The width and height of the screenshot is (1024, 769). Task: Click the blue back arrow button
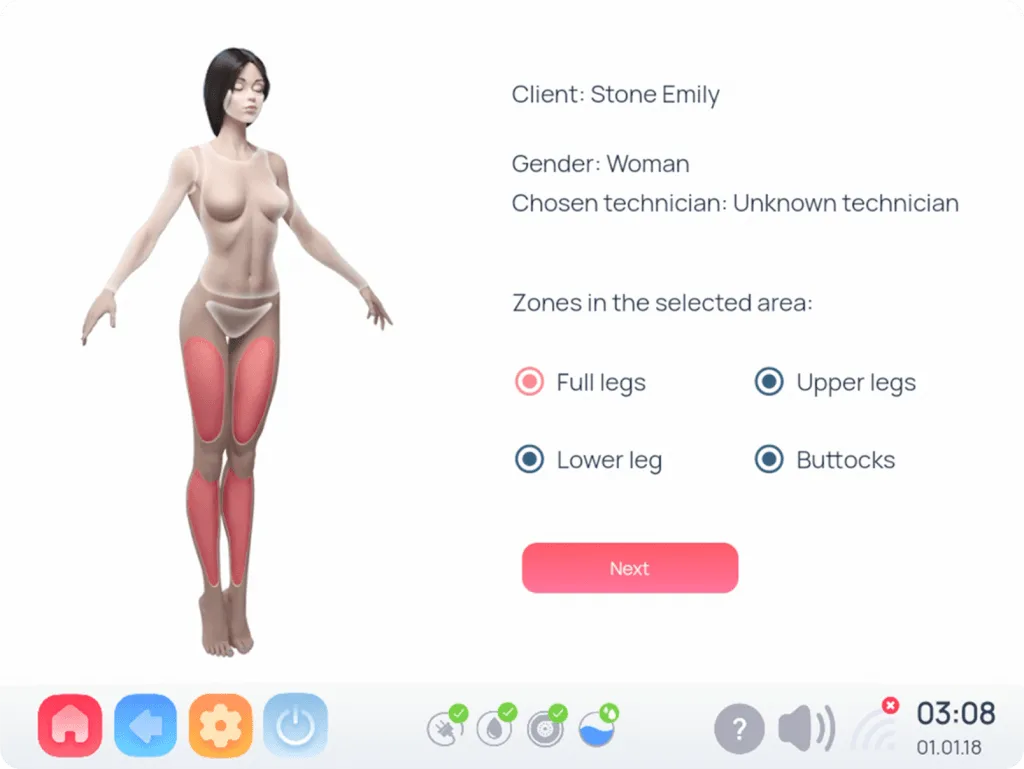147,725
